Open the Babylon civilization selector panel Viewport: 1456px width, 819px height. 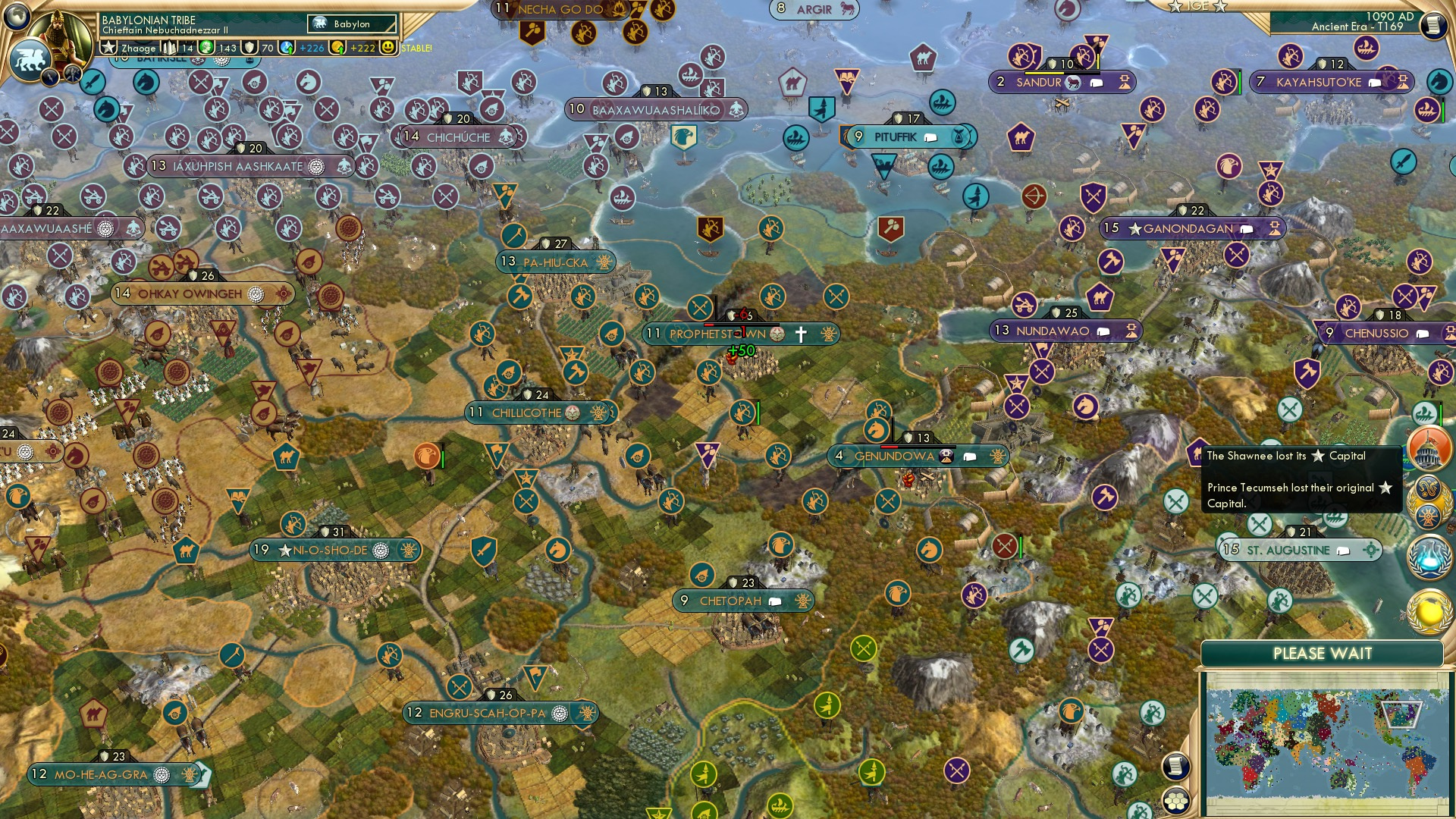(350, 24)
